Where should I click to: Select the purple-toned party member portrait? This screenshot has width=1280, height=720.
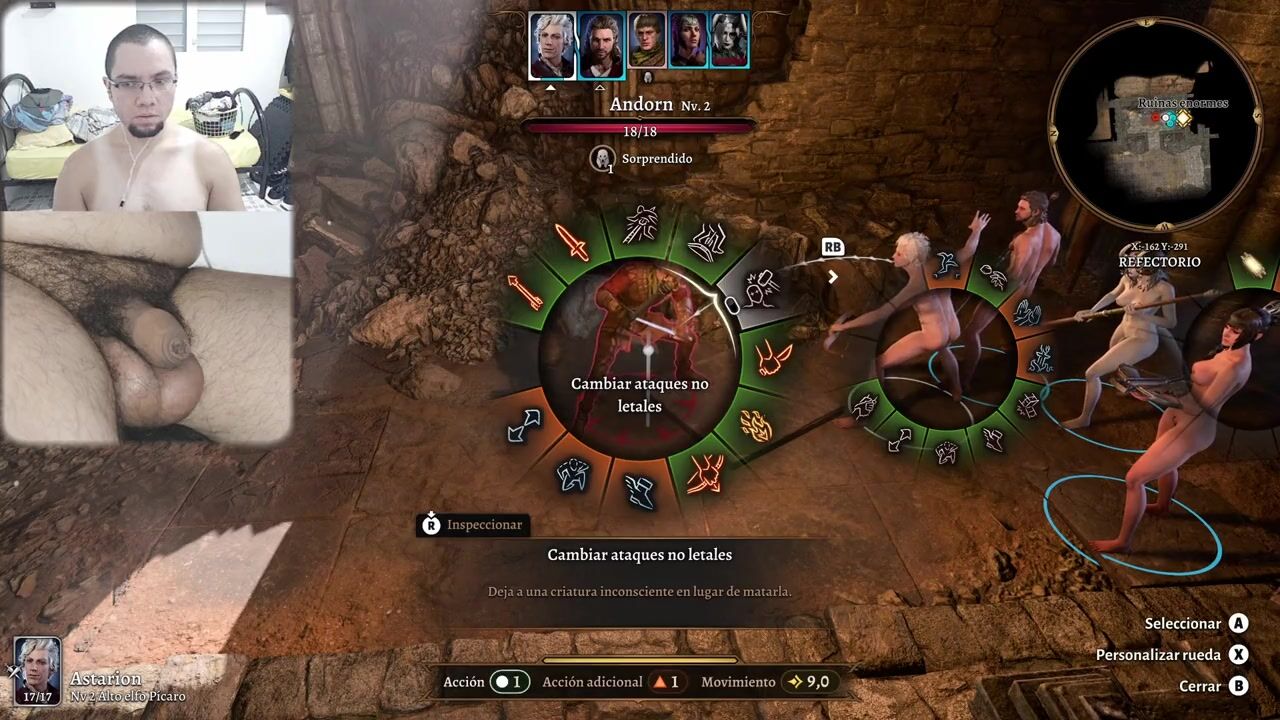[x=688, y=41]
